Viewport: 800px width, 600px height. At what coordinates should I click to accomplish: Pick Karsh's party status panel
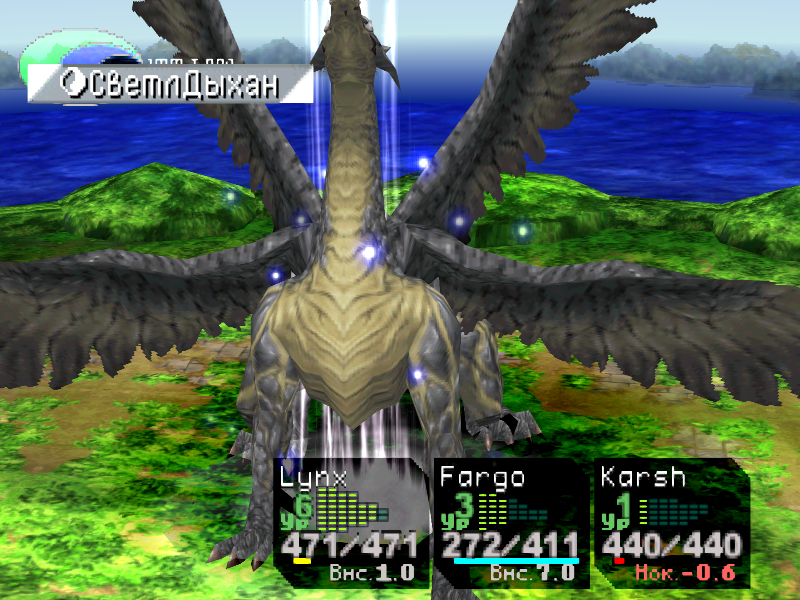[671, 523]
